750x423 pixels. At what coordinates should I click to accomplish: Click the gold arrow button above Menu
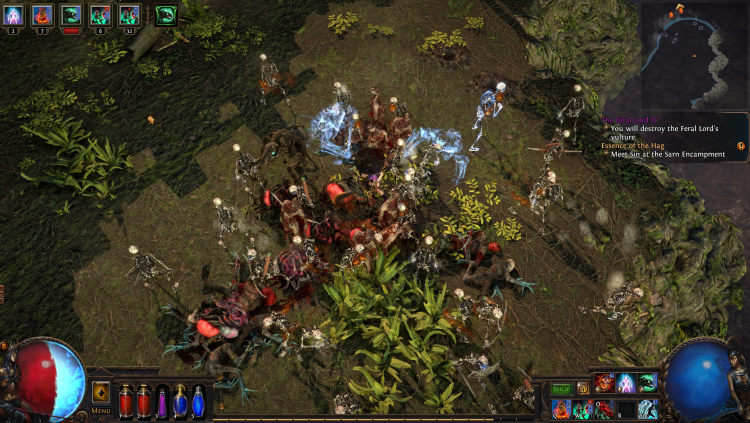(101, 390)
